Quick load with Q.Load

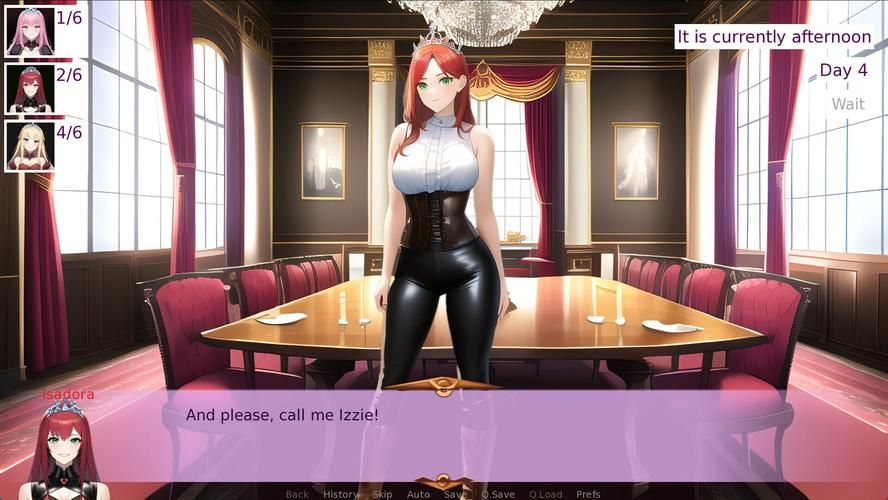pyautogui.click(x=545, y=494)
